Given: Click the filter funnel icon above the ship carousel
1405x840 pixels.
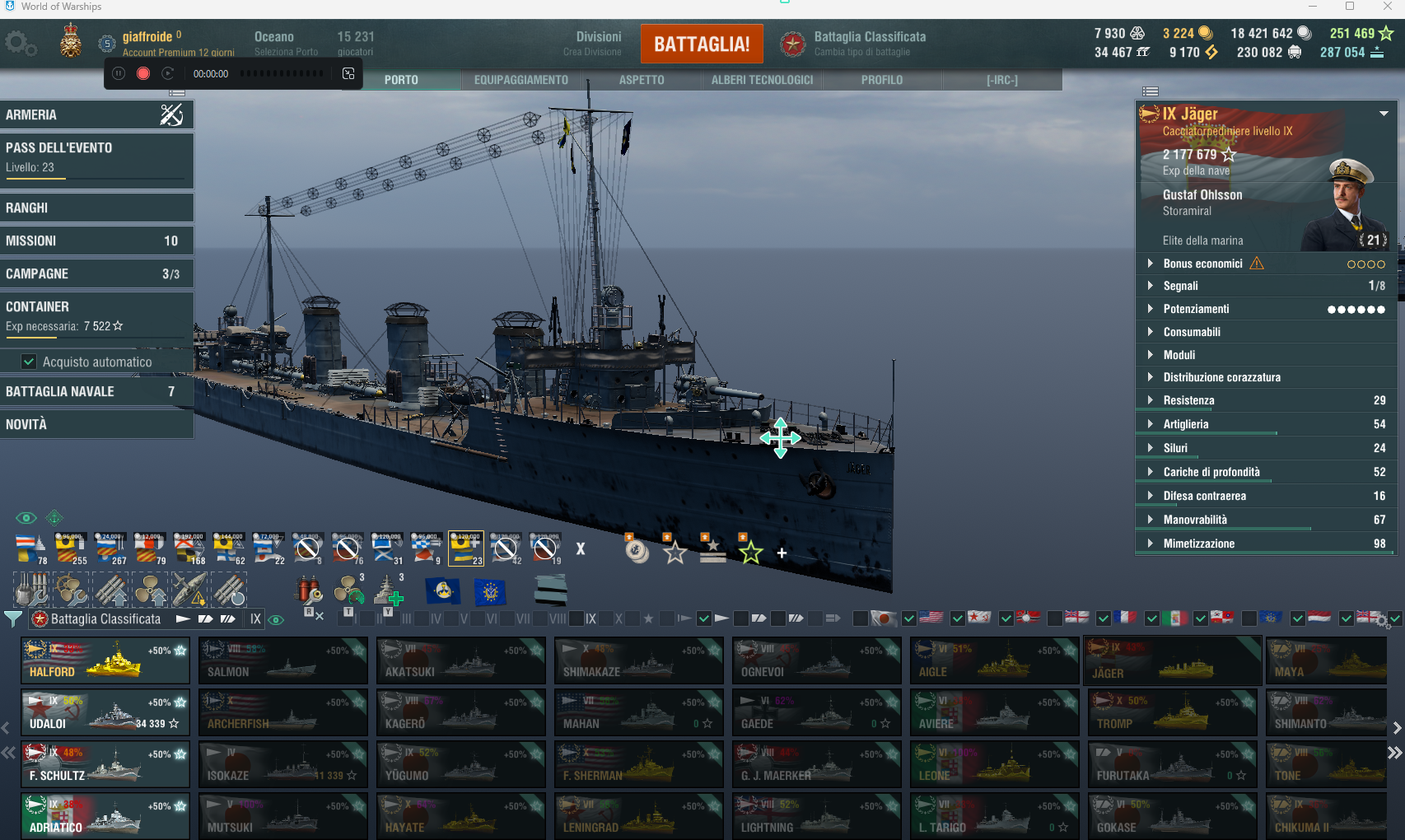Looking at the screenshot, I should tap(13, 618).
